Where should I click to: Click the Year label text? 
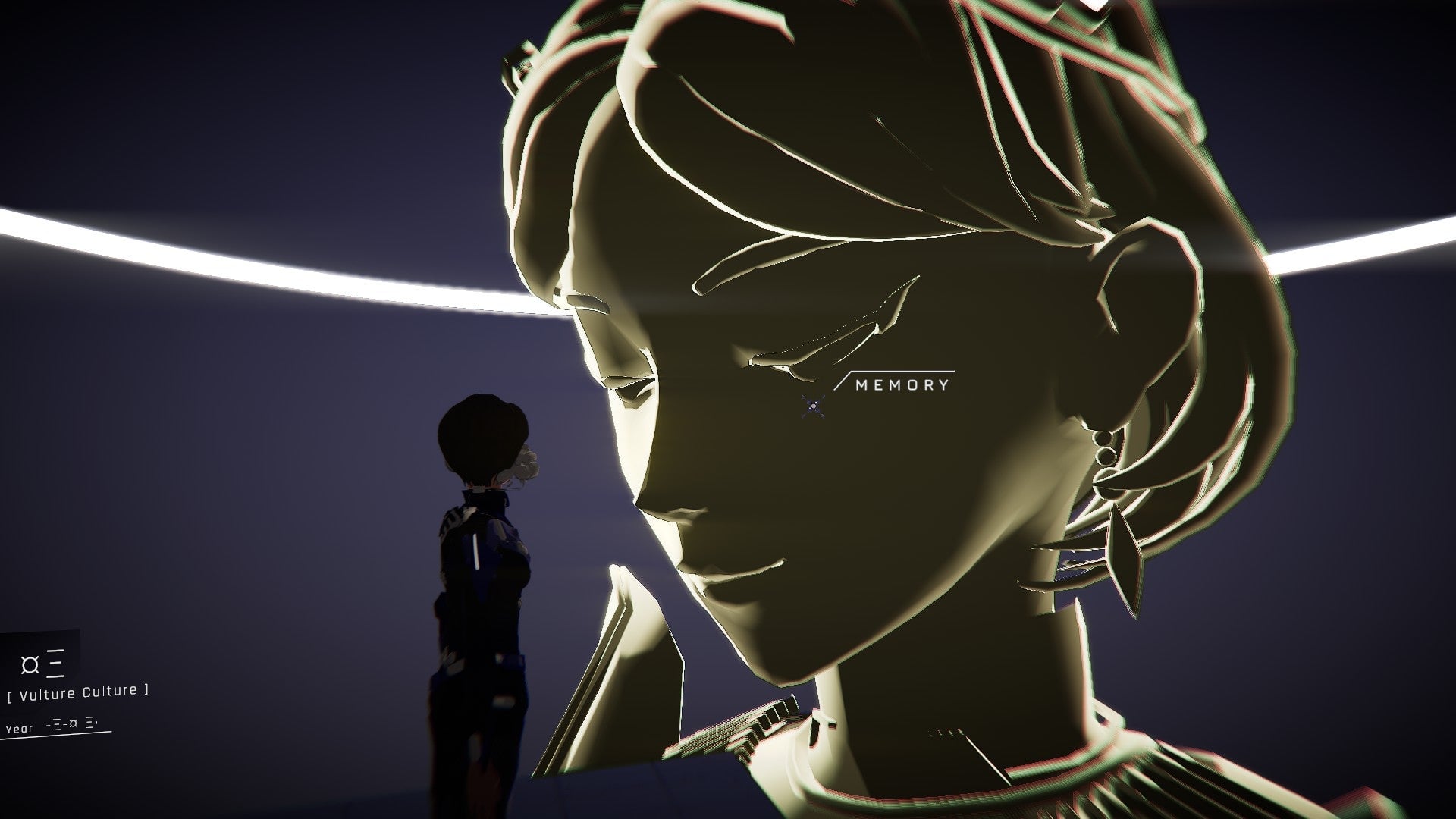(20, 728)
